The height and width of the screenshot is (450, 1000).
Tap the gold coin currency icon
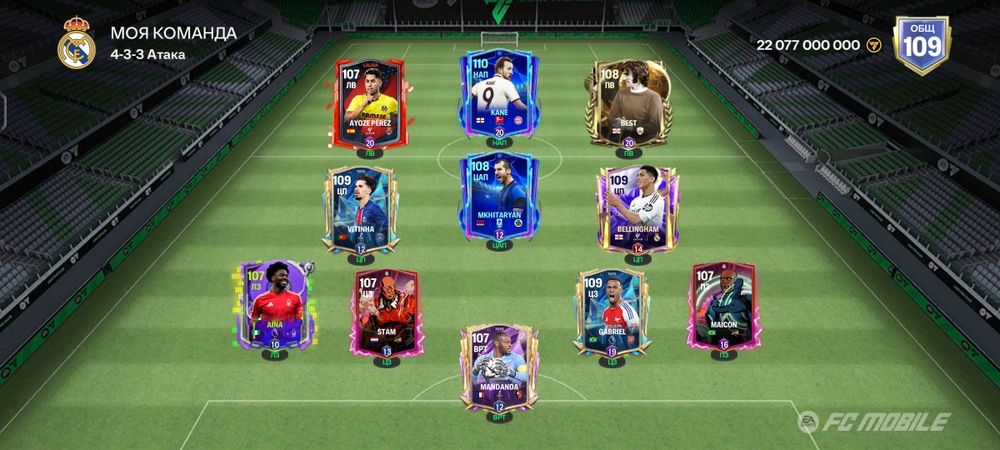pos(875,45)
